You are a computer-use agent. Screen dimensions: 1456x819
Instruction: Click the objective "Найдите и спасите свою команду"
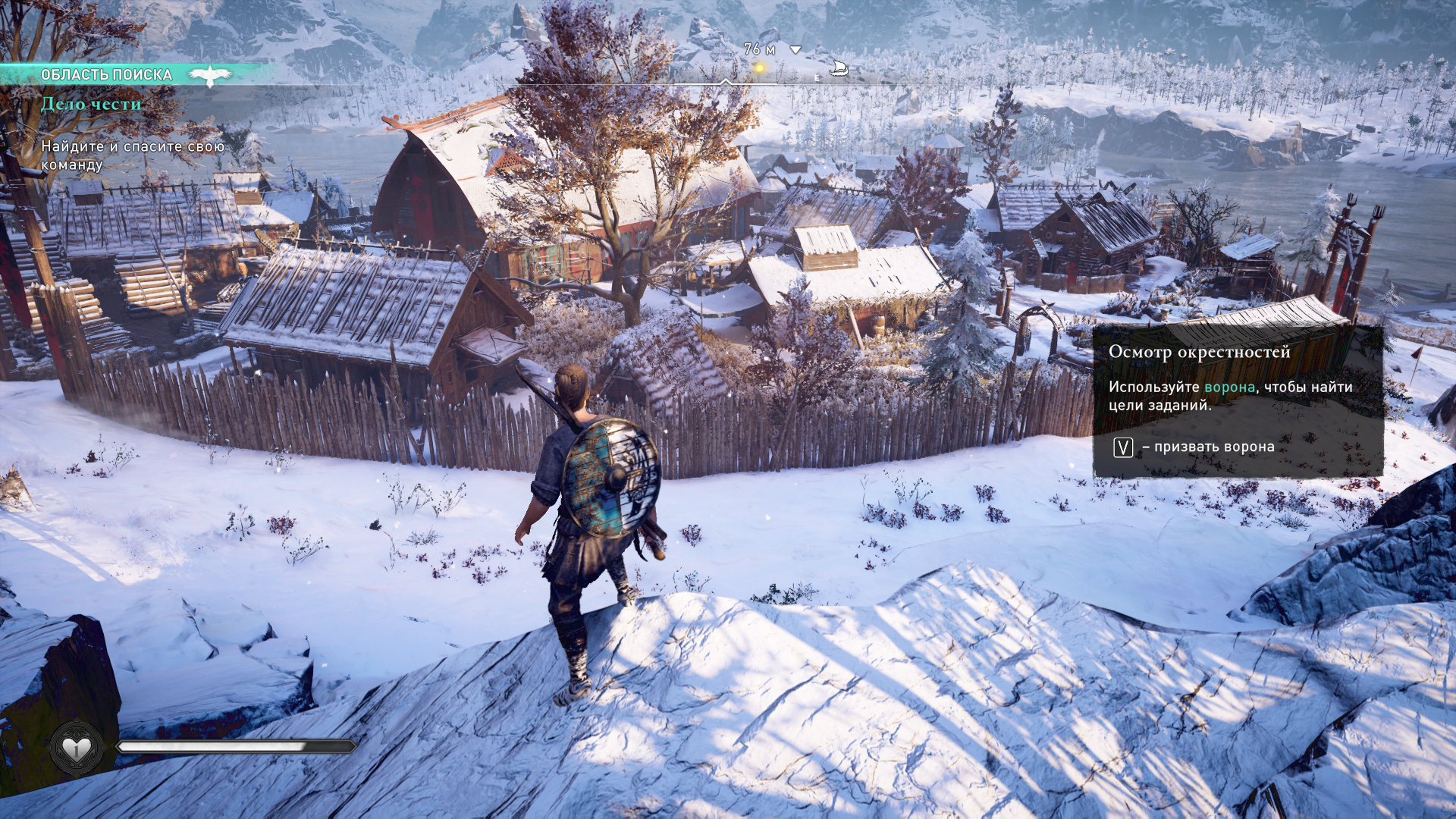[132, 155]
